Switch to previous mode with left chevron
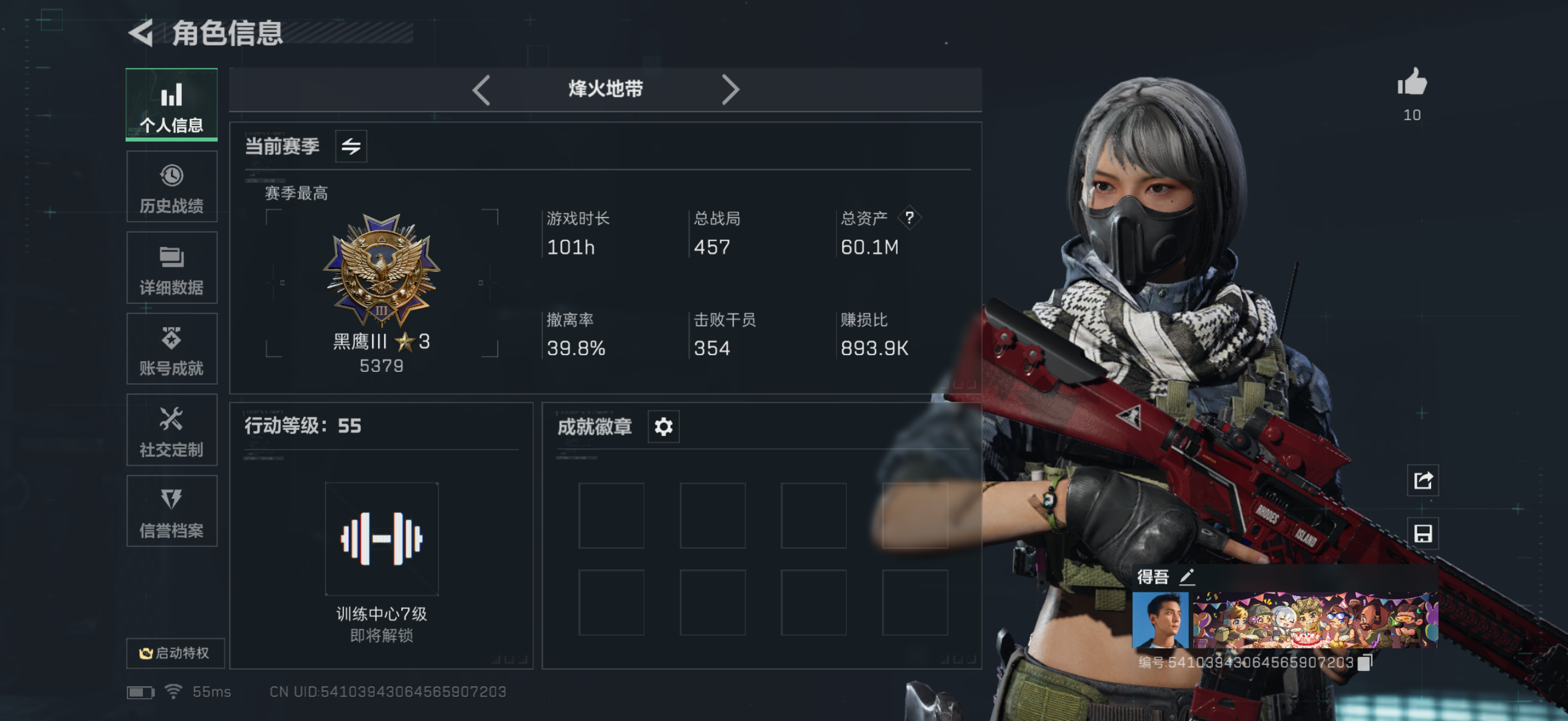The image size is (1568, 721). click(x=481, y=89)
